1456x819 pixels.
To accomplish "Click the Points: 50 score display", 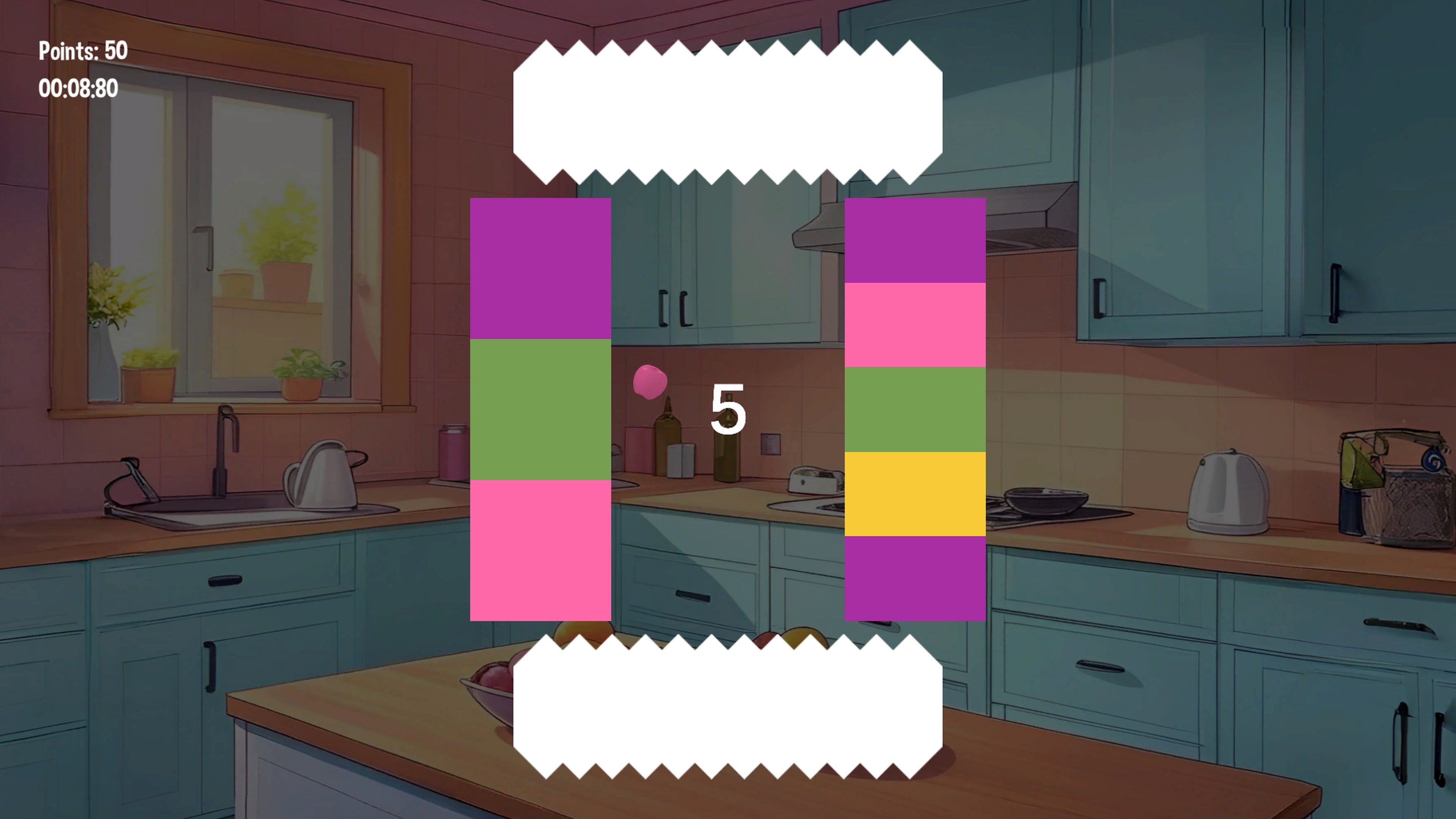I will click(x=84, y=51).
